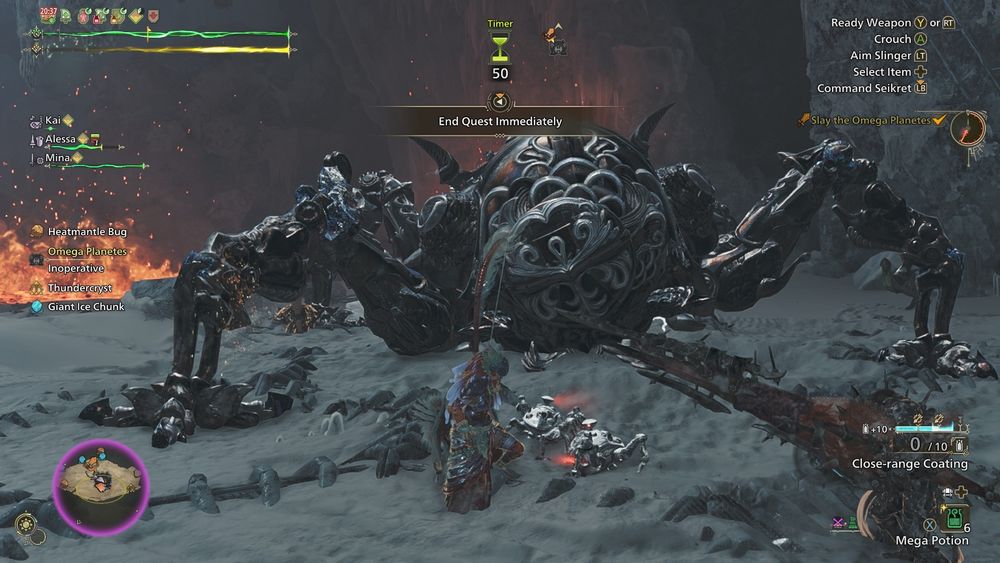Choose the Omega Planetes target entry
This screenshot has height=563, width=1000.
pyautogui.click(x=87, y=251)
